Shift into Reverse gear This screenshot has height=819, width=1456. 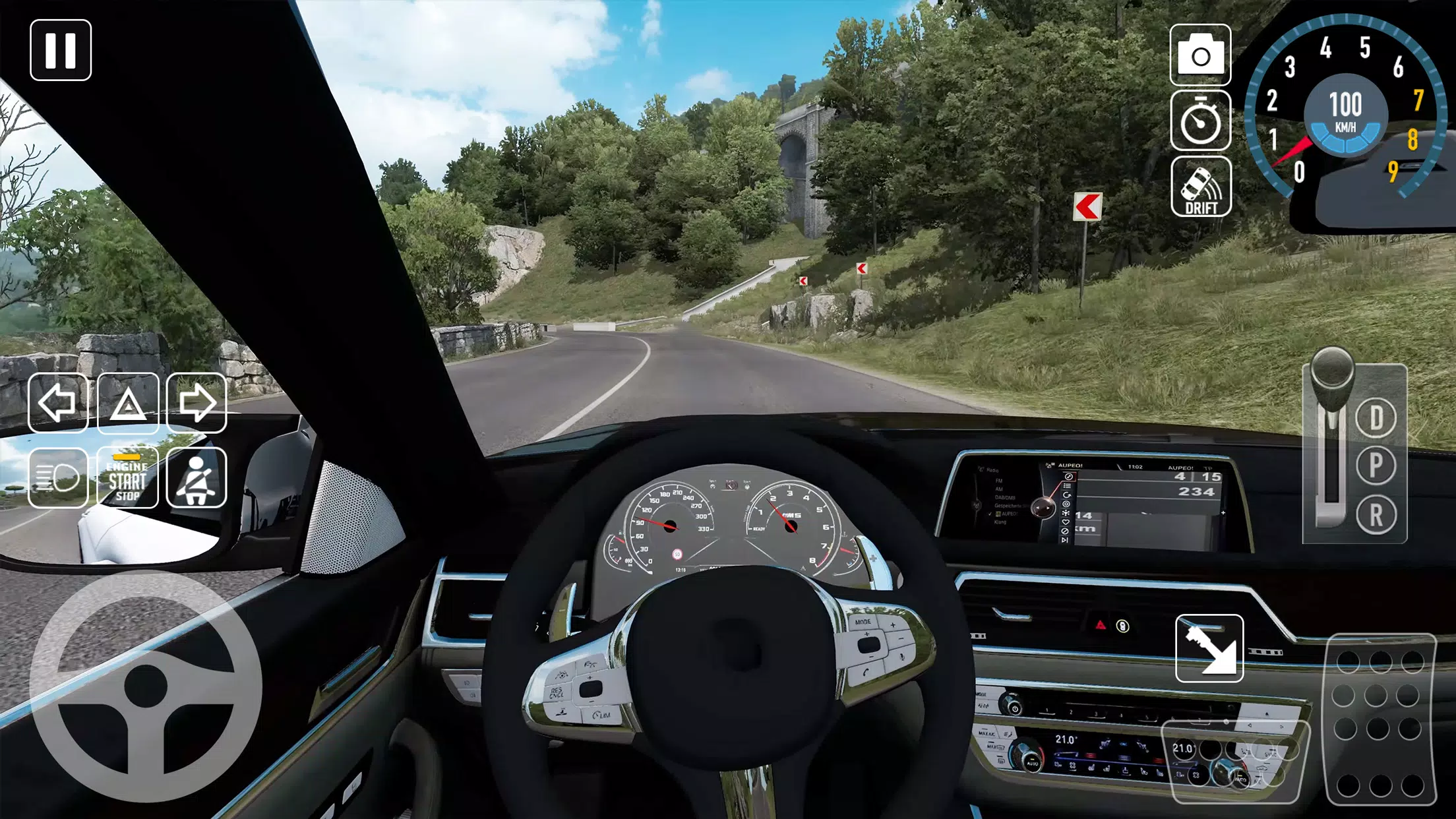point(1376,515)
